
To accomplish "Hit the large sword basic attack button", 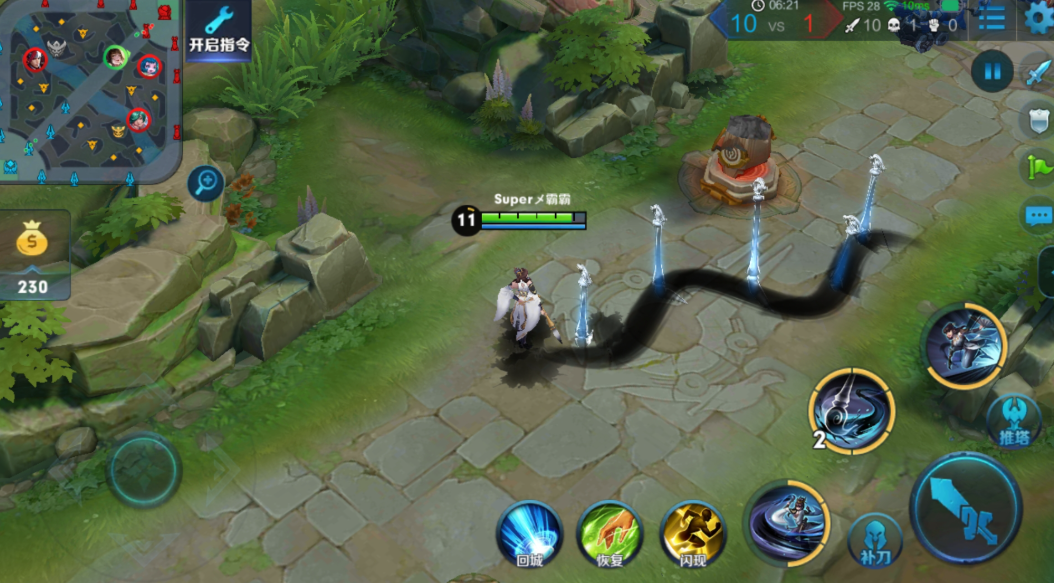I will click(x=965, y=509).
